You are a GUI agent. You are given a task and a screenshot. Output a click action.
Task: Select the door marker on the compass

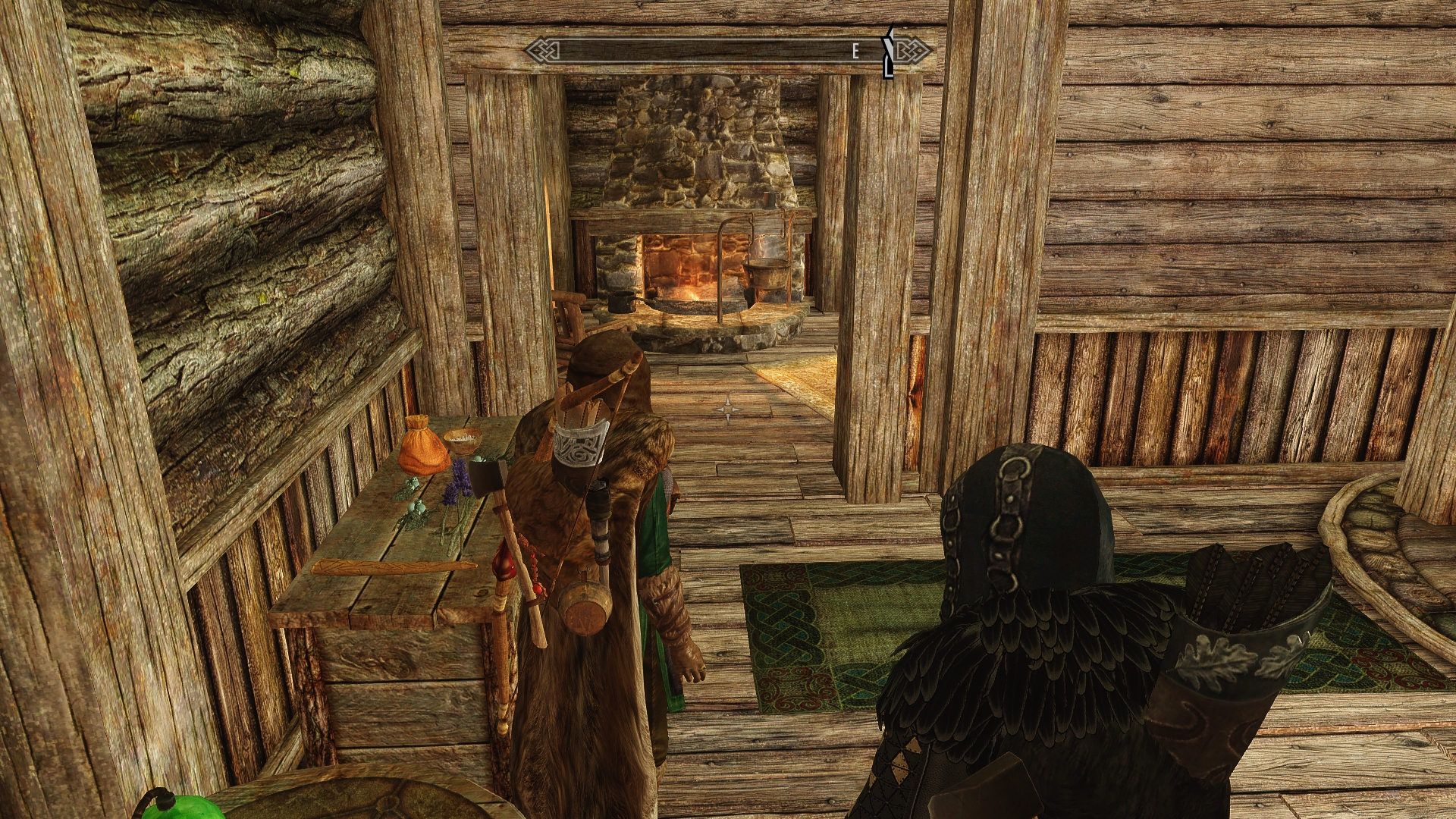coord(888,53)
